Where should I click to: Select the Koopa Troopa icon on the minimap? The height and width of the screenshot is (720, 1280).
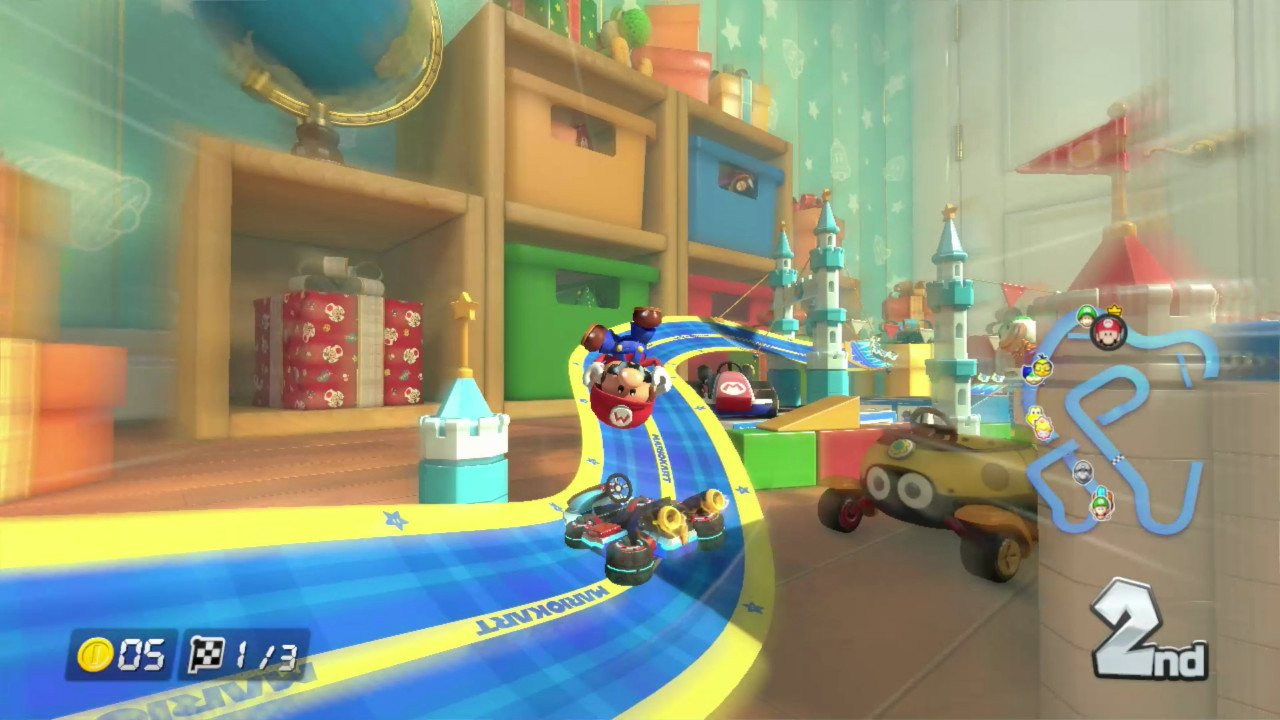1034,414
